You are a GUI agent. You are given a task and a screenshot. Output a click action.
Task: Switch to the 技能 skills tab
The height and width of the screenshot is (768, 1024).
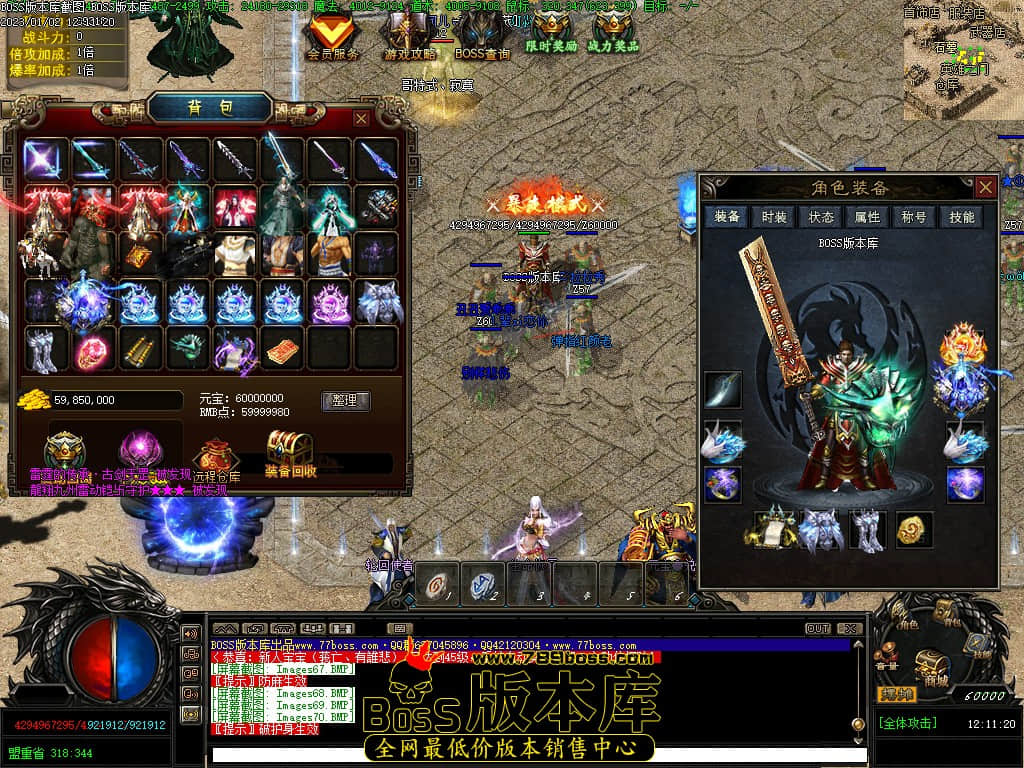[961, 217]
